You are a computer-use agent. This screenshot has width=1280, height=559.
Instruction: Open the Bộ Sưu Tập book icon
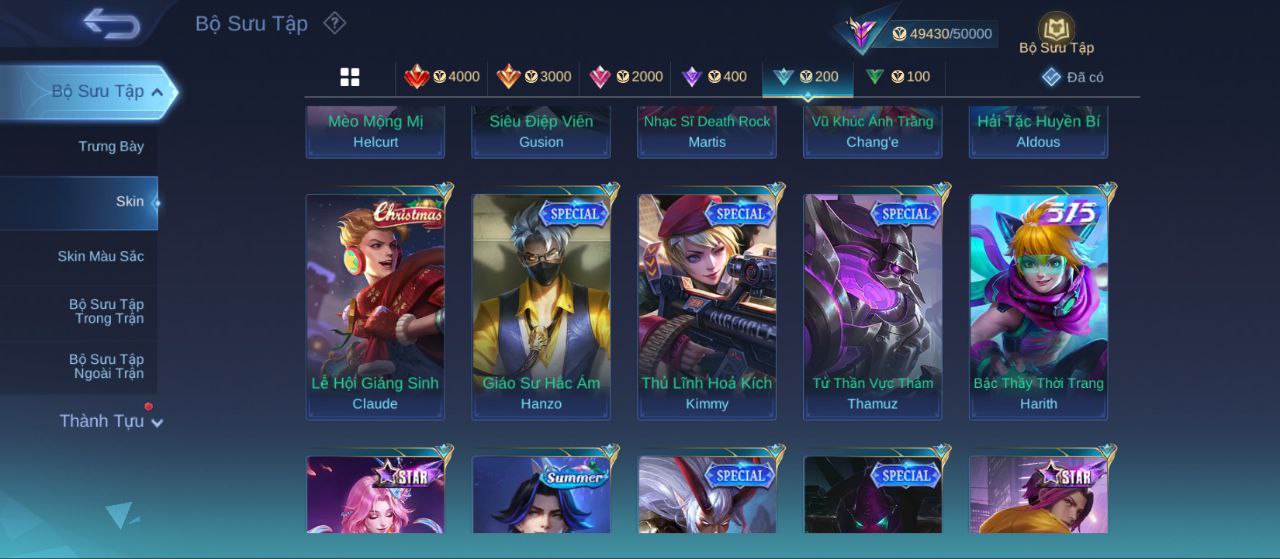coord(1056,33)
